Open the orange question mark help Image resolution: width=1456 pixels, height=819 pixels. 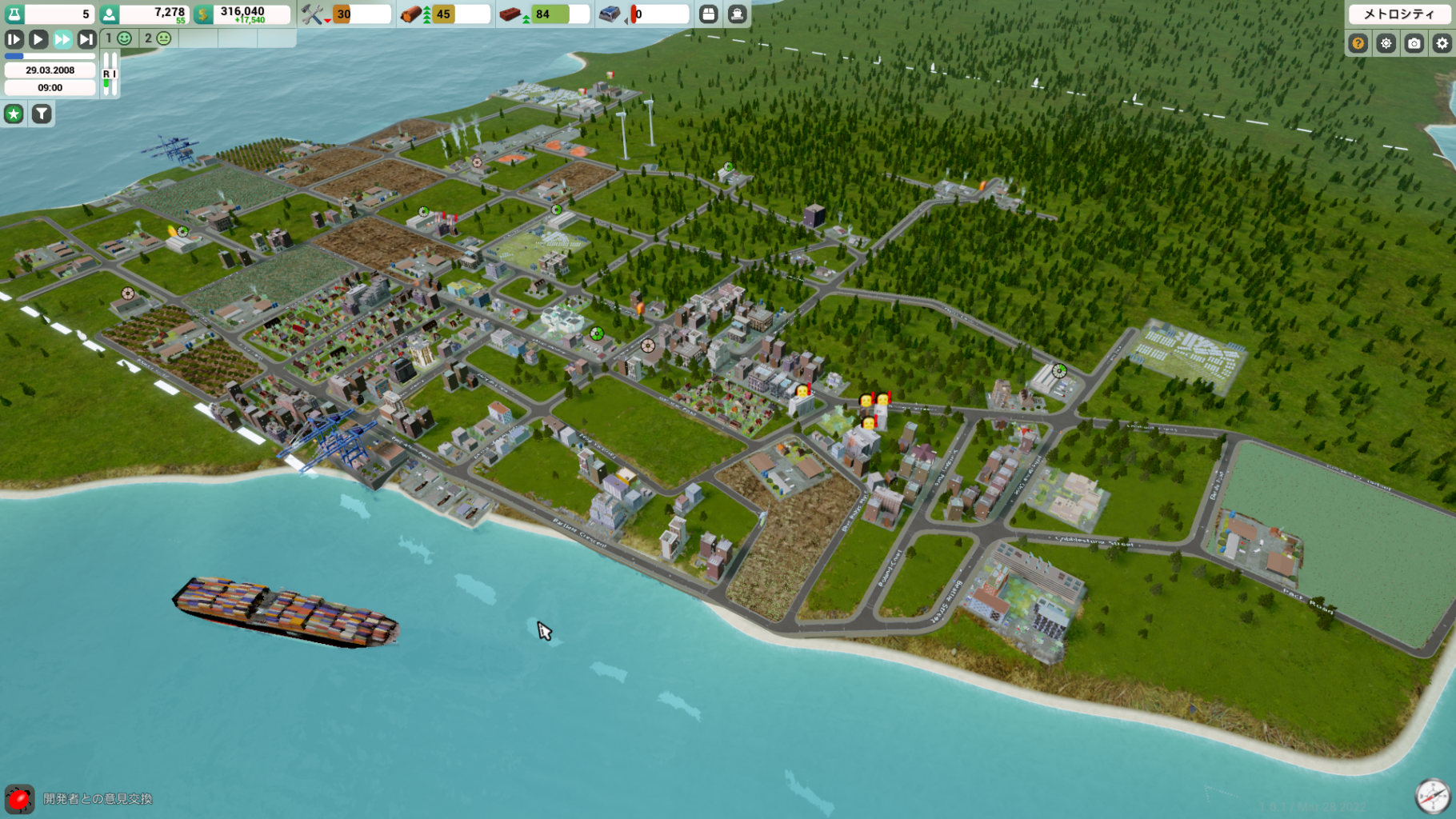point(1358,43)
